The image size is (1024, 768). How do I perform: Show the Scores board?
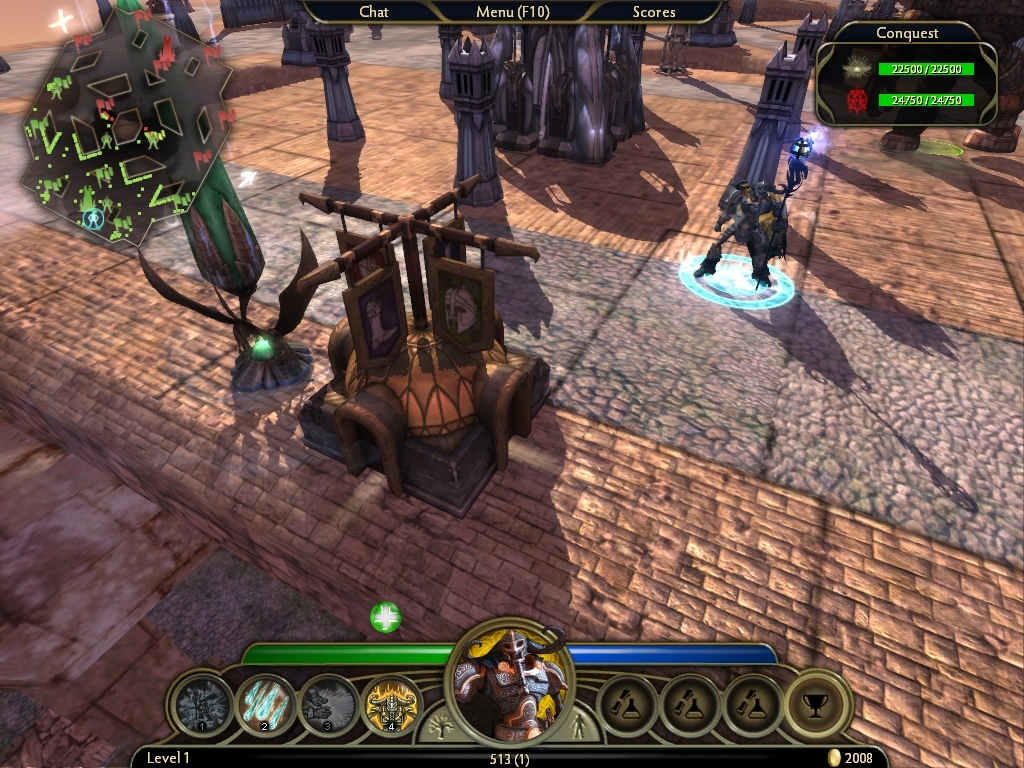click(x=653, y=12)
